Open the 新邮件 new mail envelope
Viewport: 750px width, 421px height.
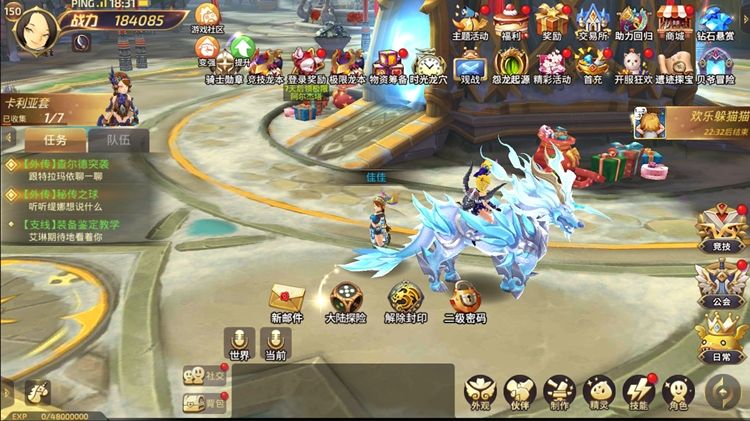point(287,298)
